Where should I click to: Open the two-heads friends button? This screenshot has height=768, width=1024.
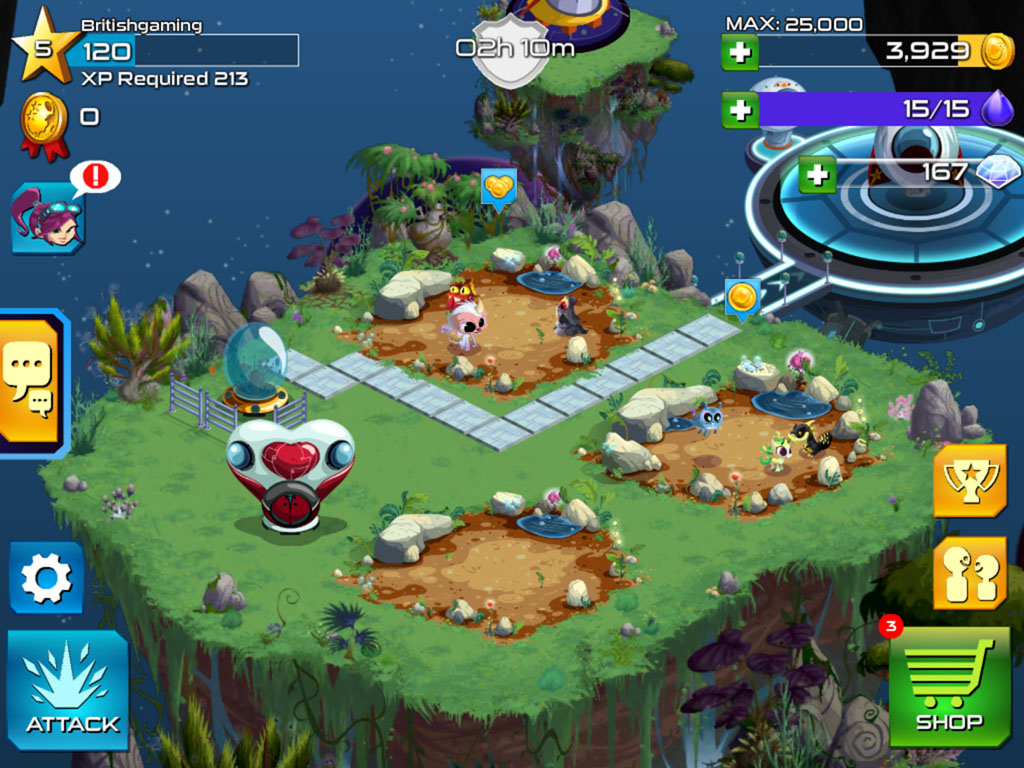pos(969,574)
